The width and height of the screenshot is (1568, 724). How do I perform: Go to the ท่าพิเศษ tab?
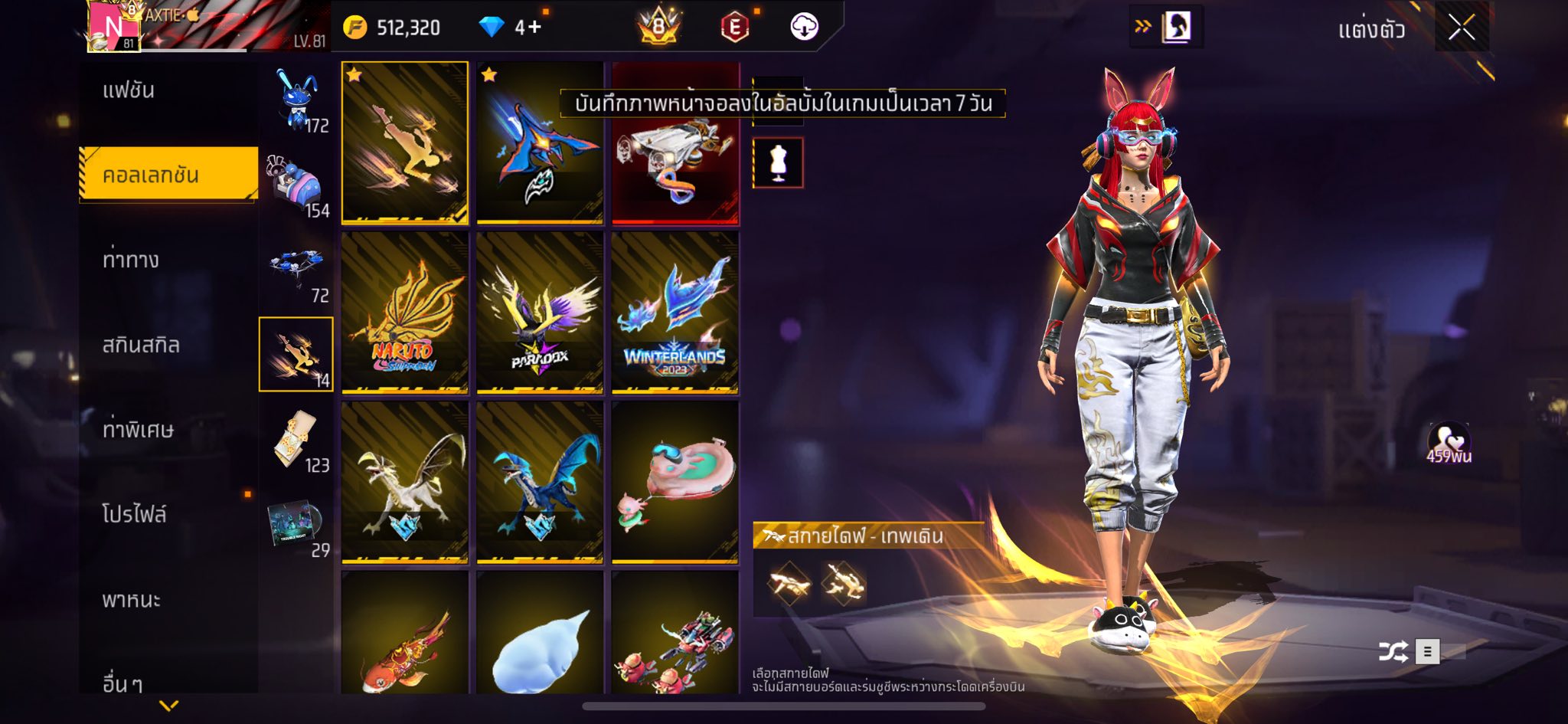point(138,430)
